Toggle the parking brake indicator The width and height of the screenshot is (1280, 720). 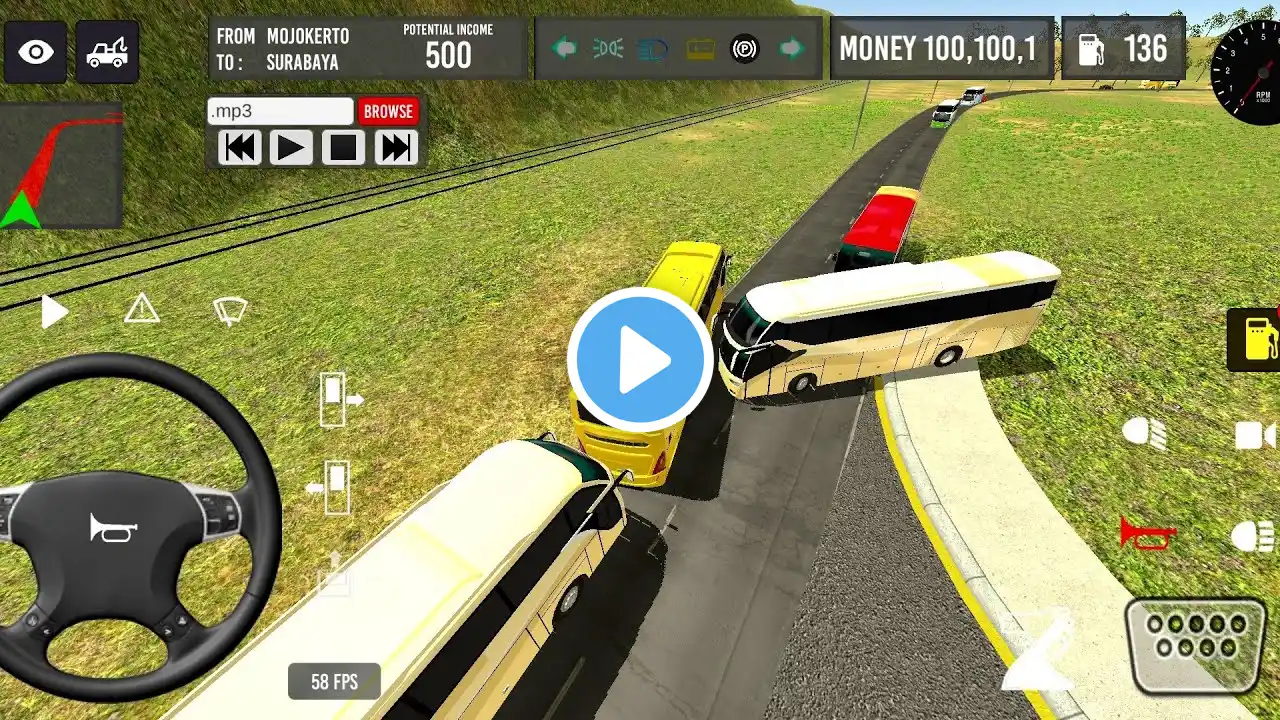coord(745,48)
